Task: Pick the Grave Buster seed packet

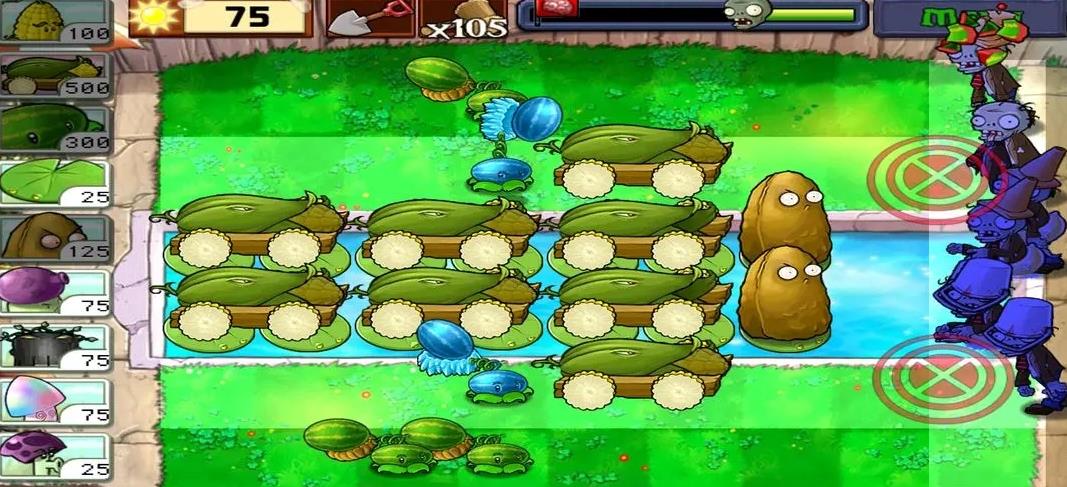Action: coord(55,346)
